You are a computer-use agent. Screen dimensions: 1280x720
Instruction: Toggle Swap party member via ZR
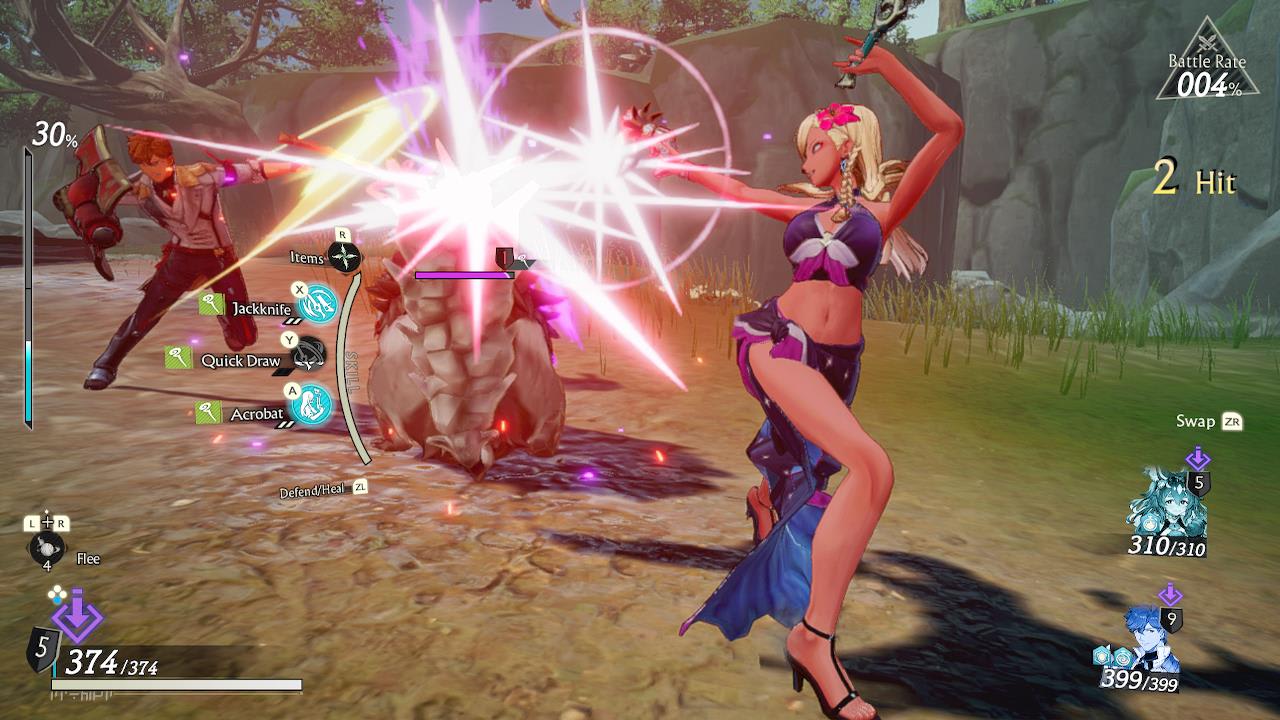[x=1211, y=422]
